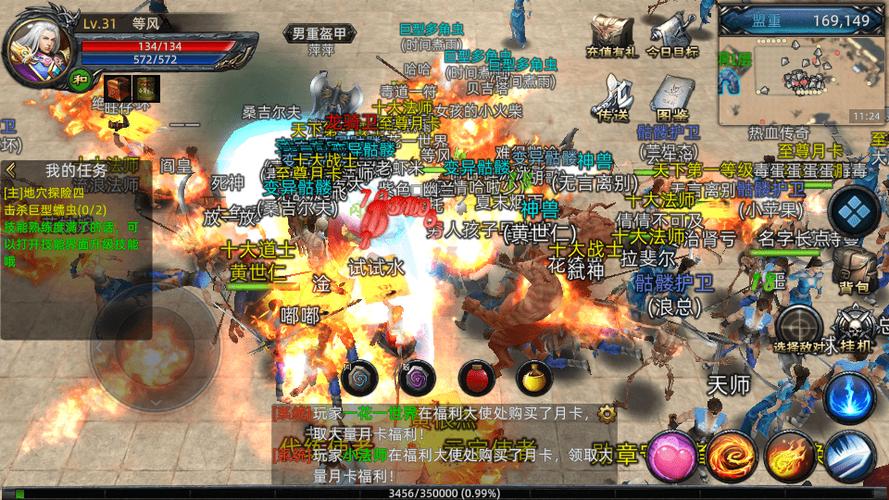The image size is (889, 500).
Task: Cast the flaming fireball skill
Action: tap(790, 456)
